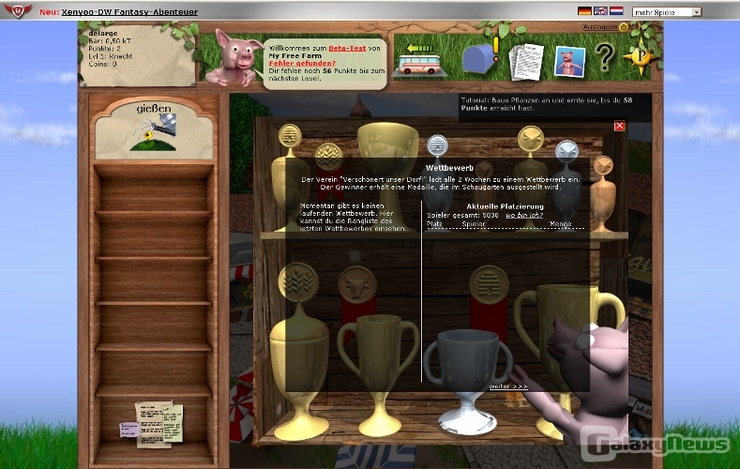Log out via Ausloggen
This screenshot has height=469, width=740.
click(x=599, y=26)
